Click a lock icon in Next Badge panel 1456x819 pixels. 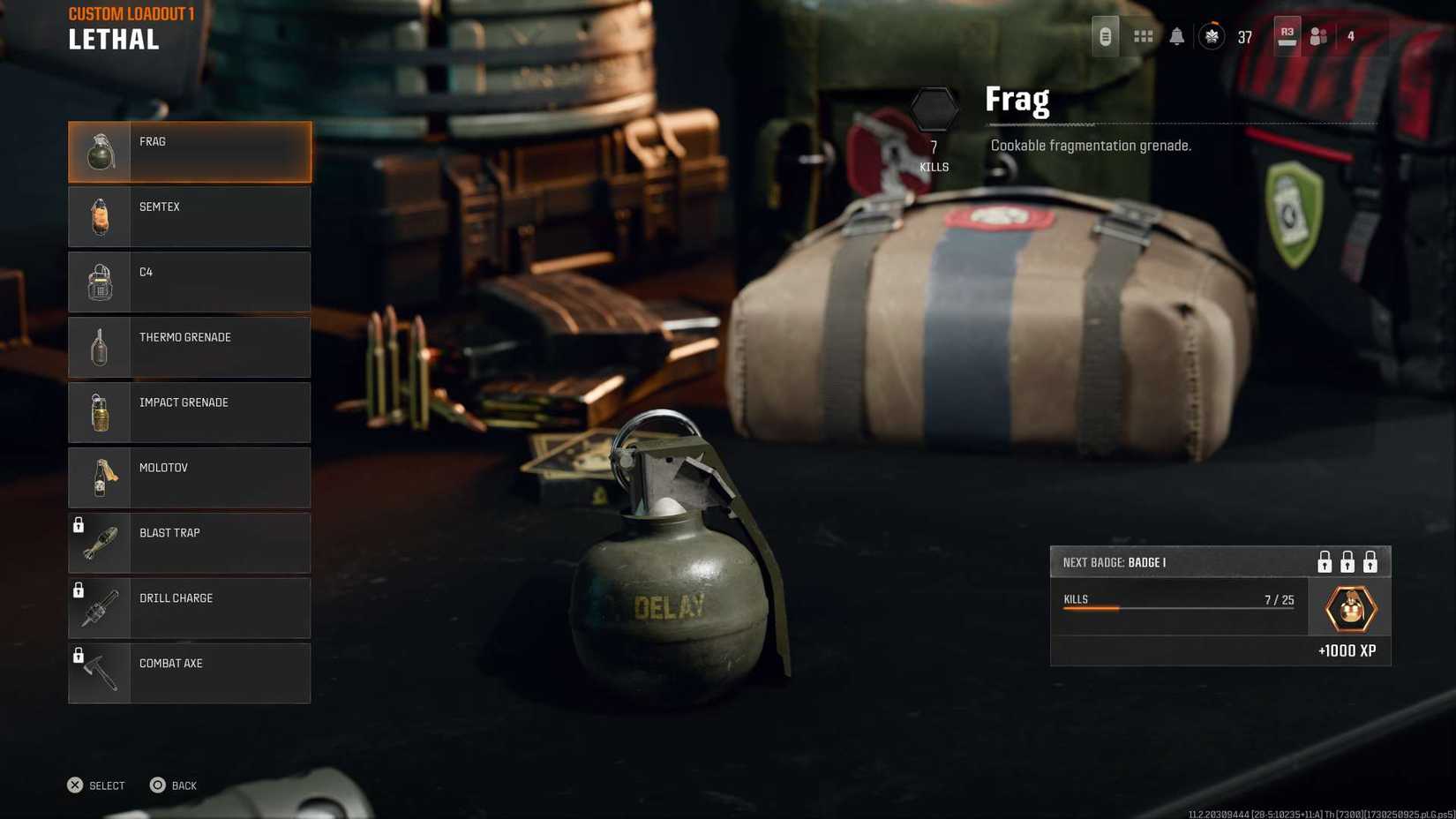pos(1324,561)
